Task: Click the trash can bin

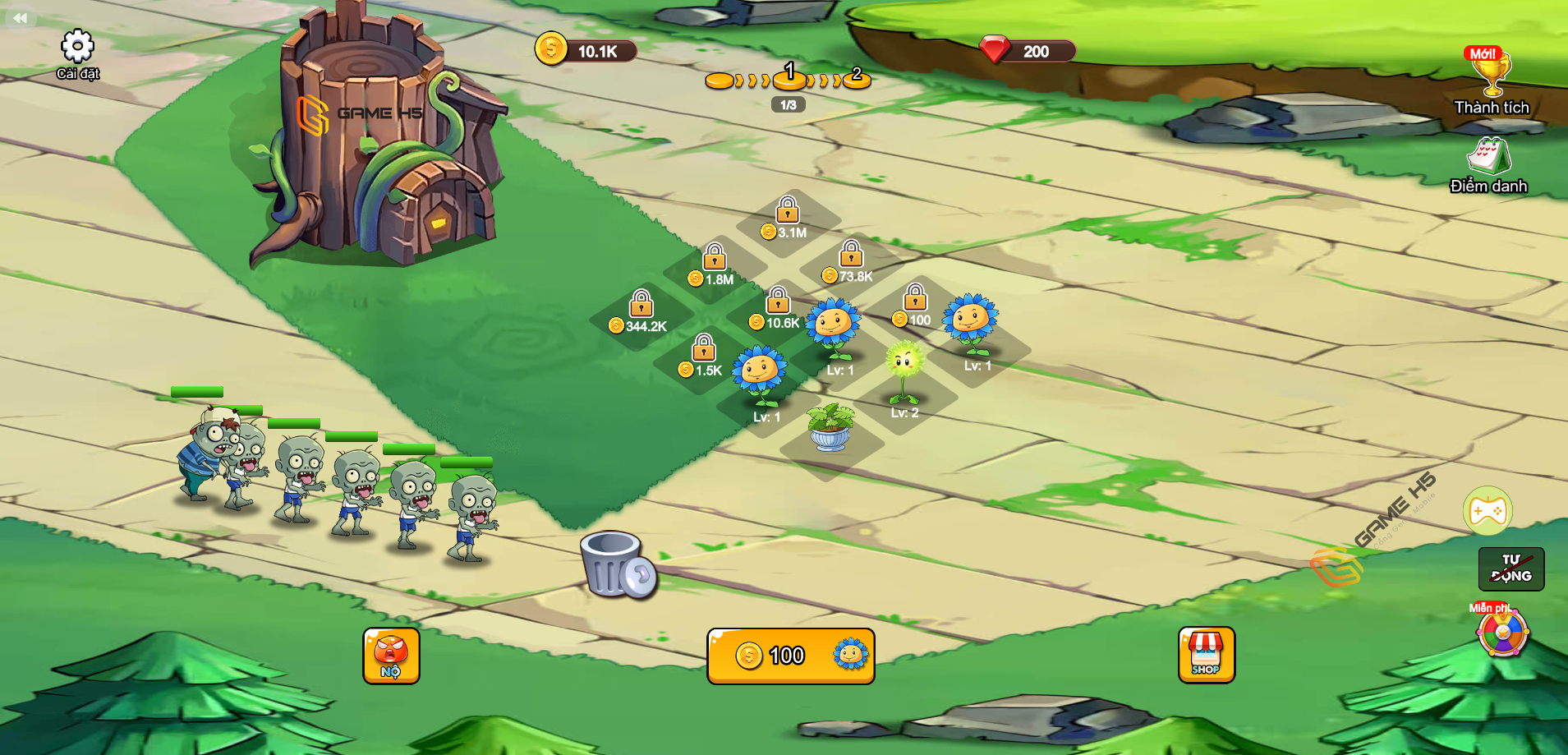Action: [x=617, y=564]
